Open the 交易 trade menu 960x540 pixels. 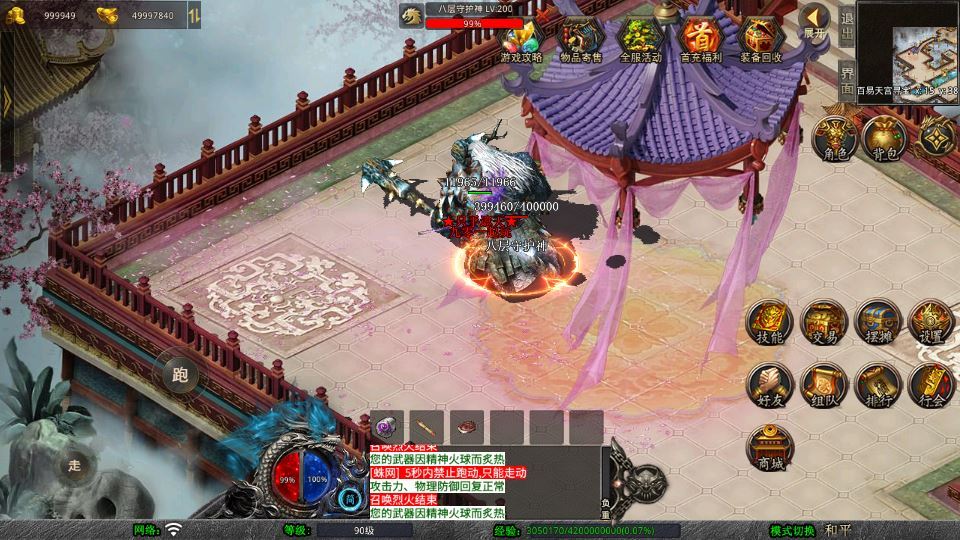824,323
